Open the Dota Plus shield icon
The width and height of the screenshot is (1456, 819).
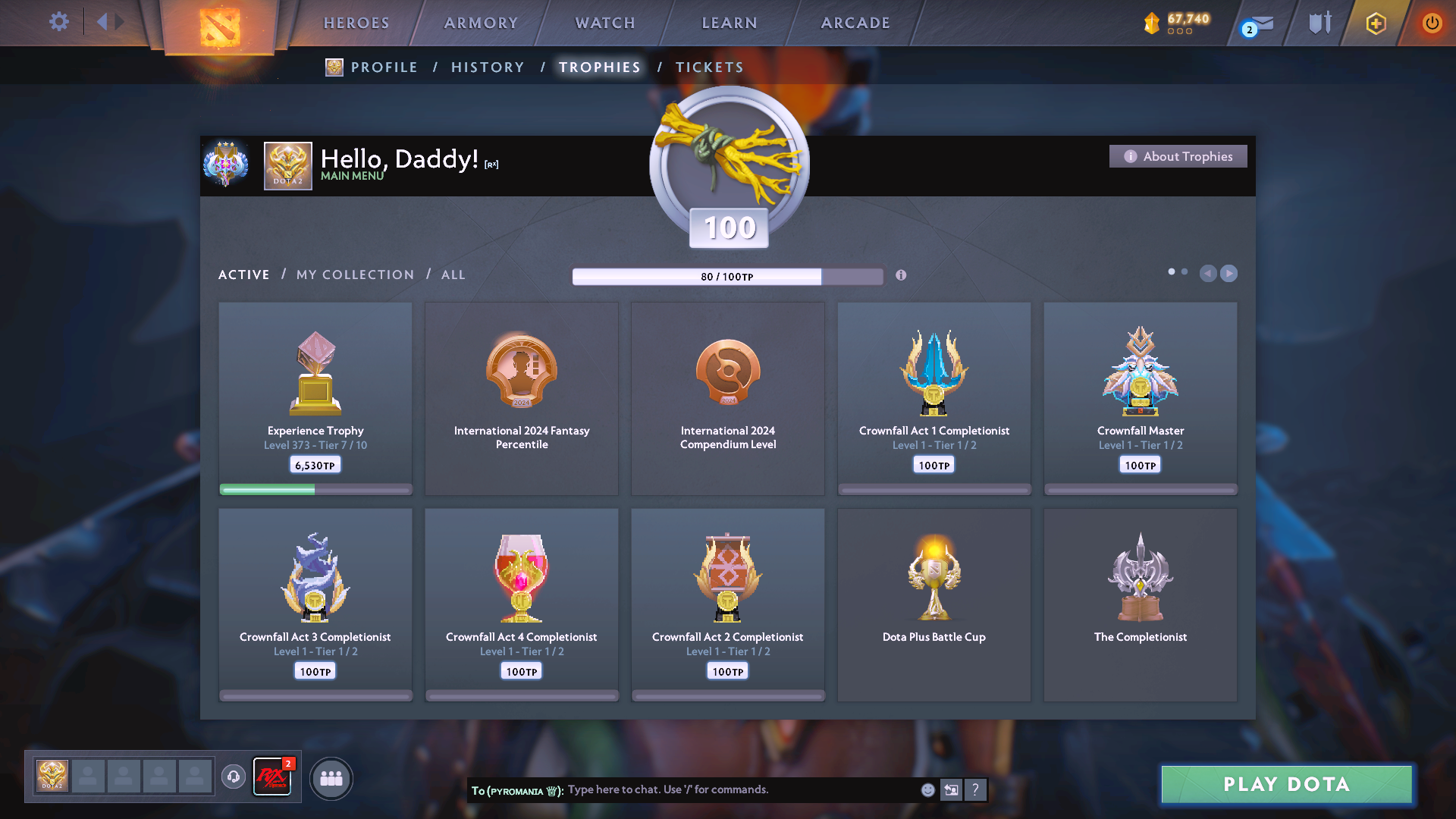[1376, 24]
